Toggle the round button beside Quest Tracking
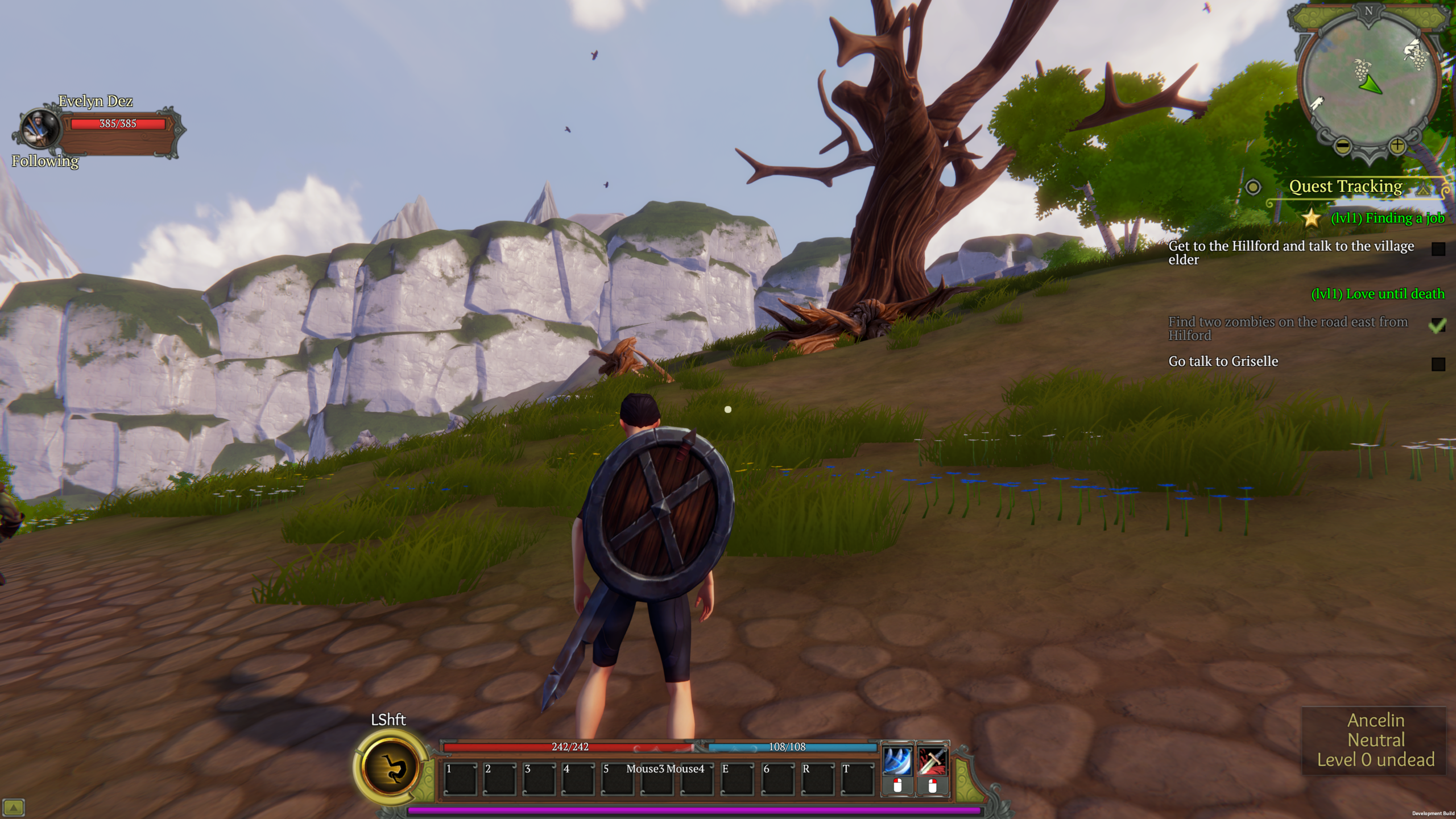 1253,187
